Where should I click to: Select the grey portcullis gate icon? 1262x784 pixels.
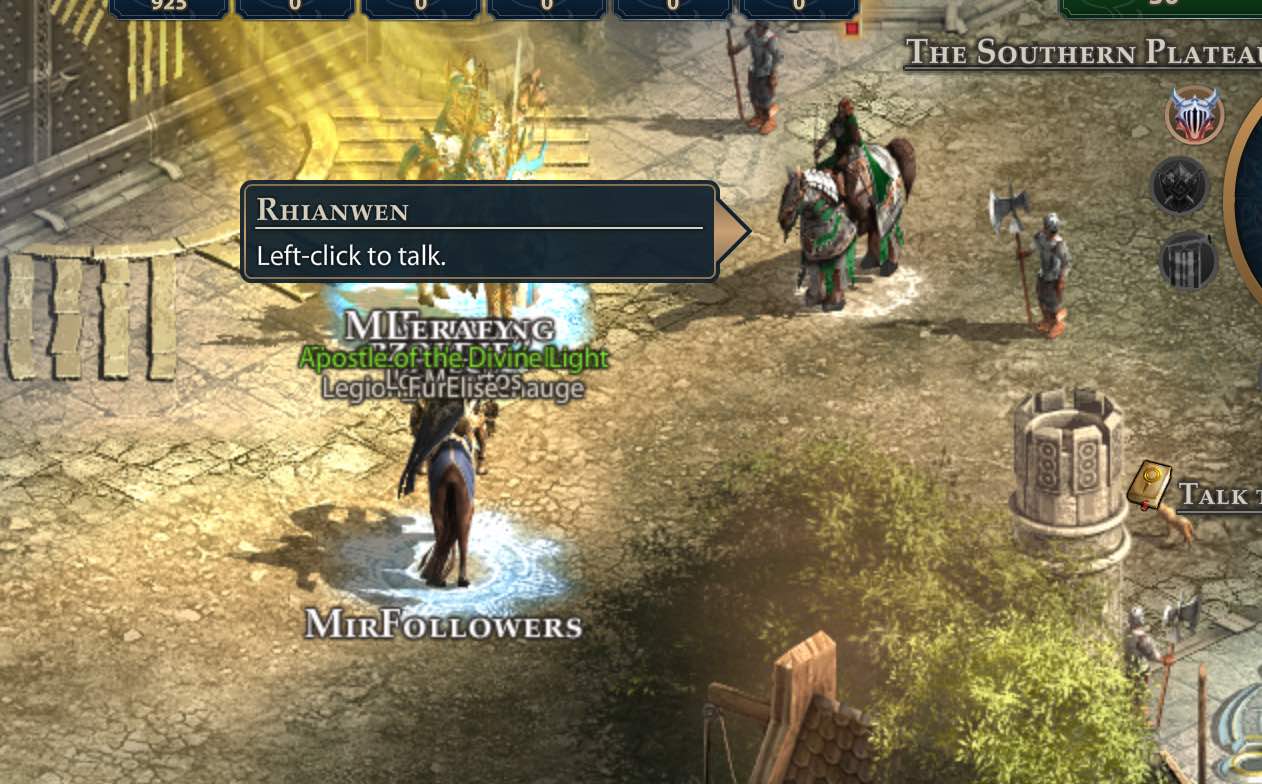(1188, 260)
